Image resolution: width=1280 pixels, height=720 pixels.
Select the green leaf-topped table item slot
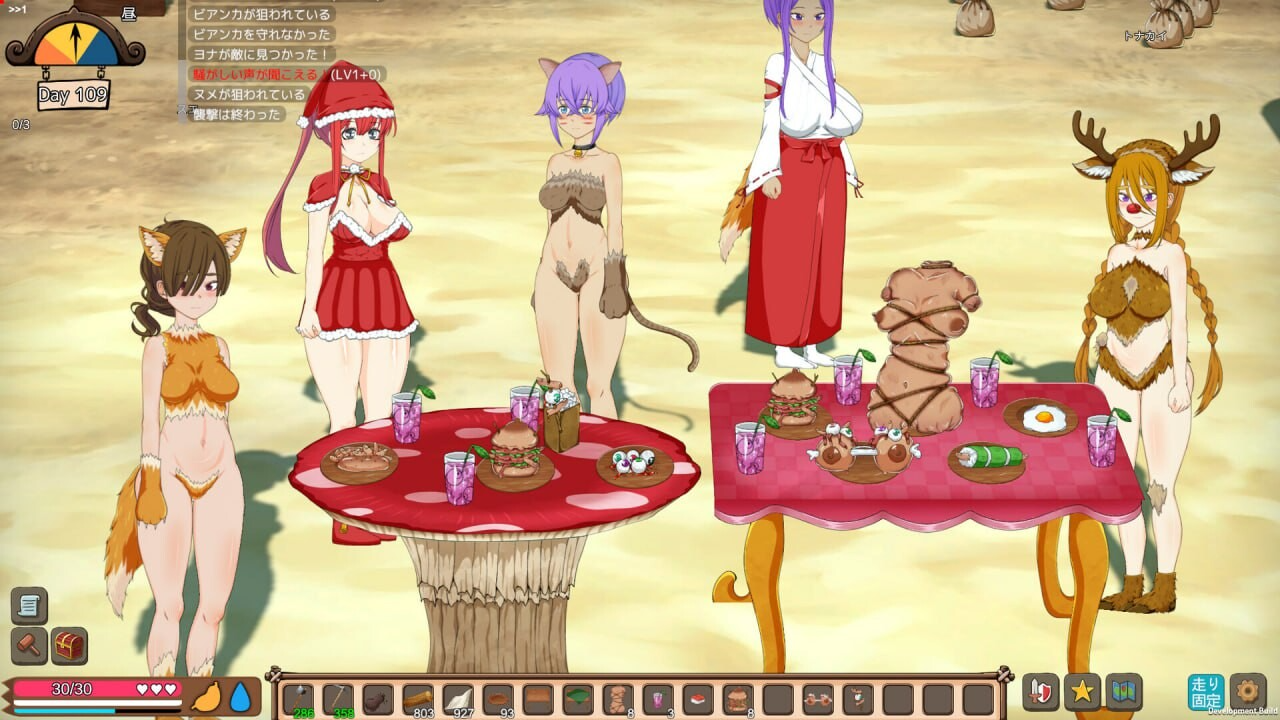tap(578, 698)
